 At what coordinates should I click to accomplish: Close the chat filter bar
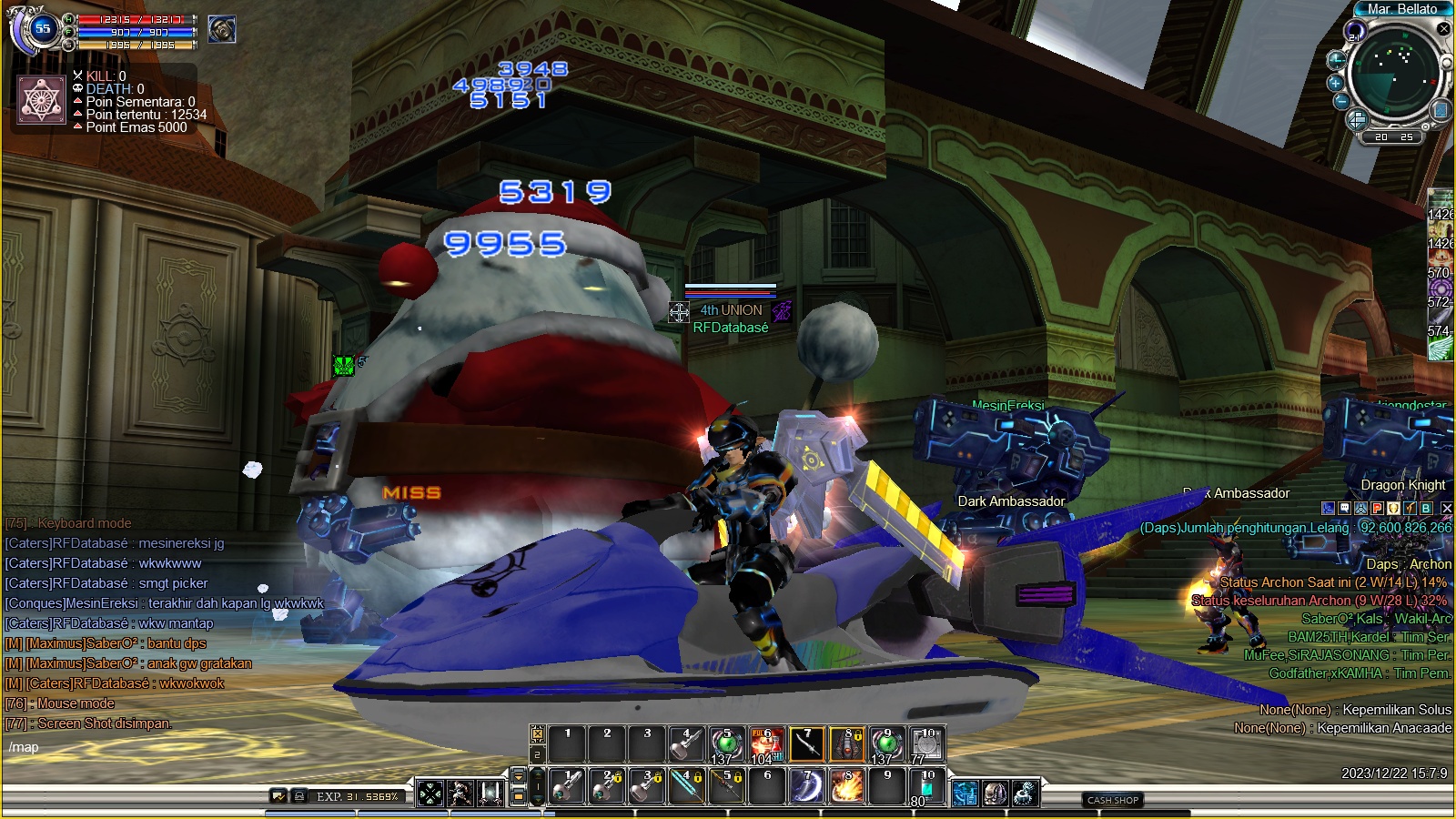(x=1447, y=509)
